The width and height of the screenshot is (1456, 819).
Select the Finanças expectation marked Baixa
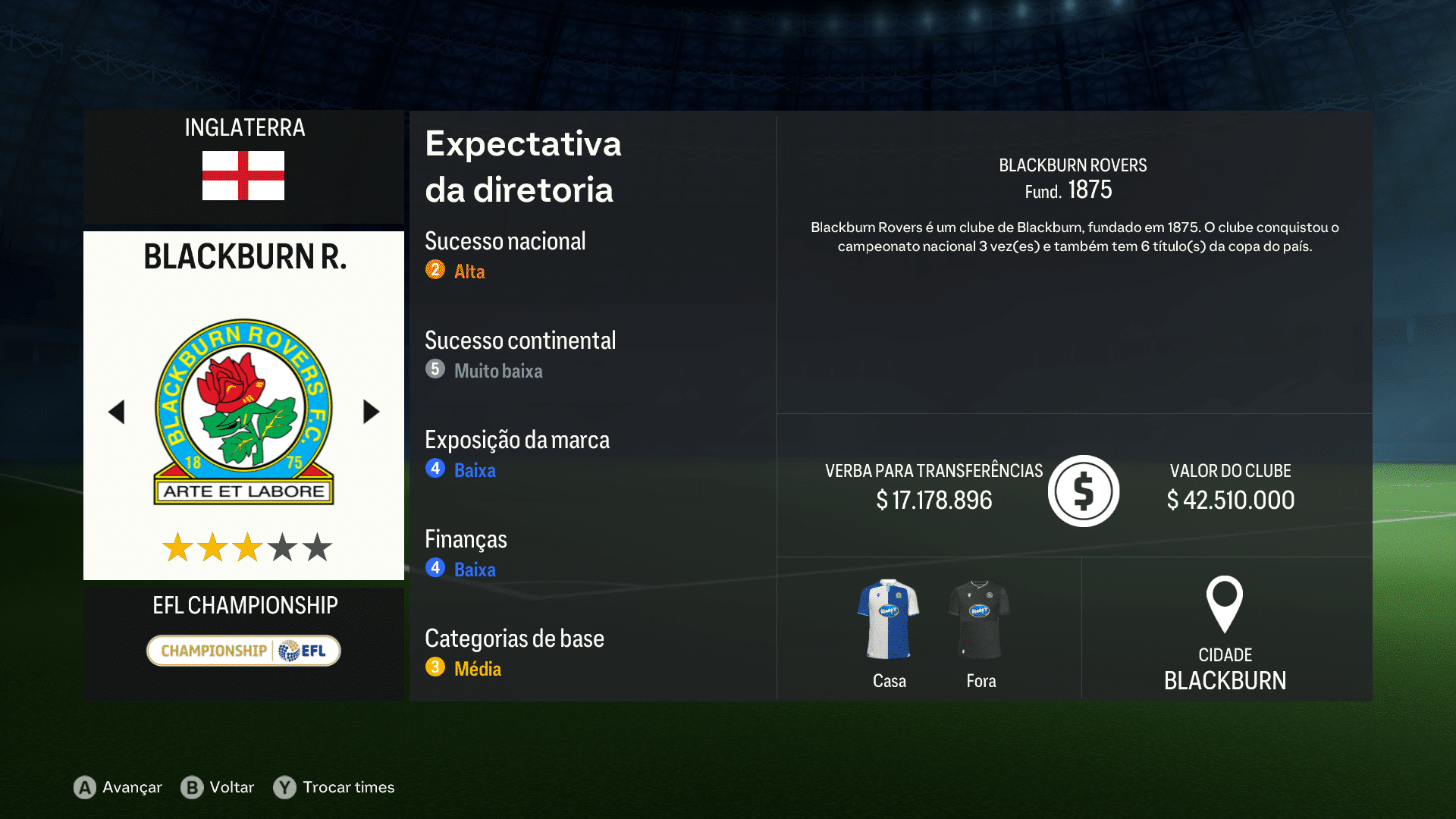pyautogui.click(x=474, y=570)
